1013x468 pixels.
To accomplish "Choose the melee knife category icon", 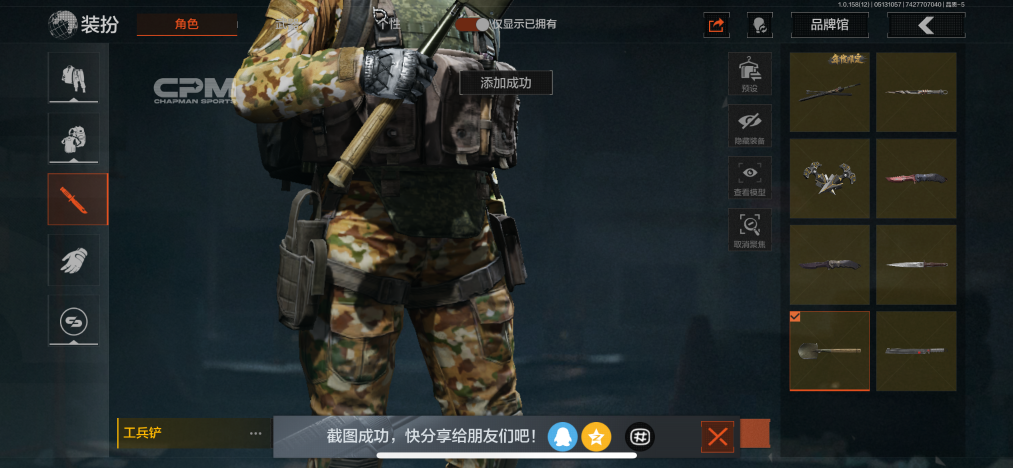I will (x=73, y=198).
